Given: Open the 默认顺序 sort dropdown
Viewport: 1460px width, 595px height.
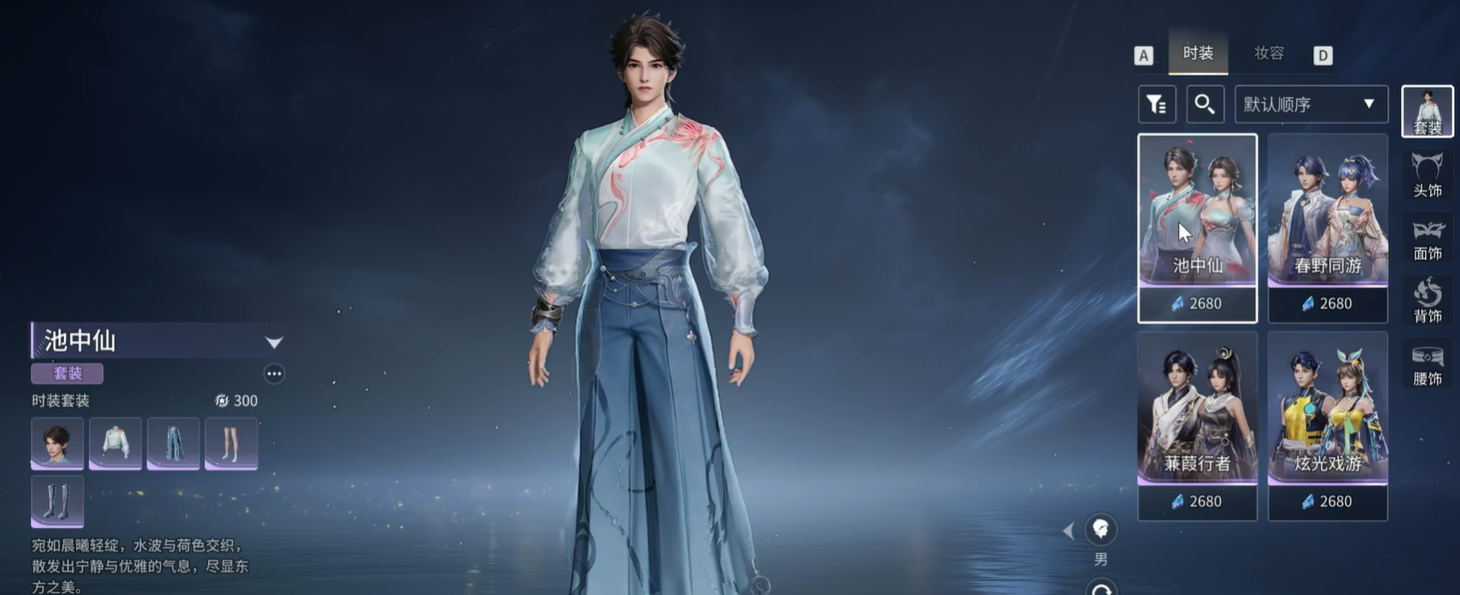Looking at the screenshot, I should pyautogui.click(x=1311, y=104).
